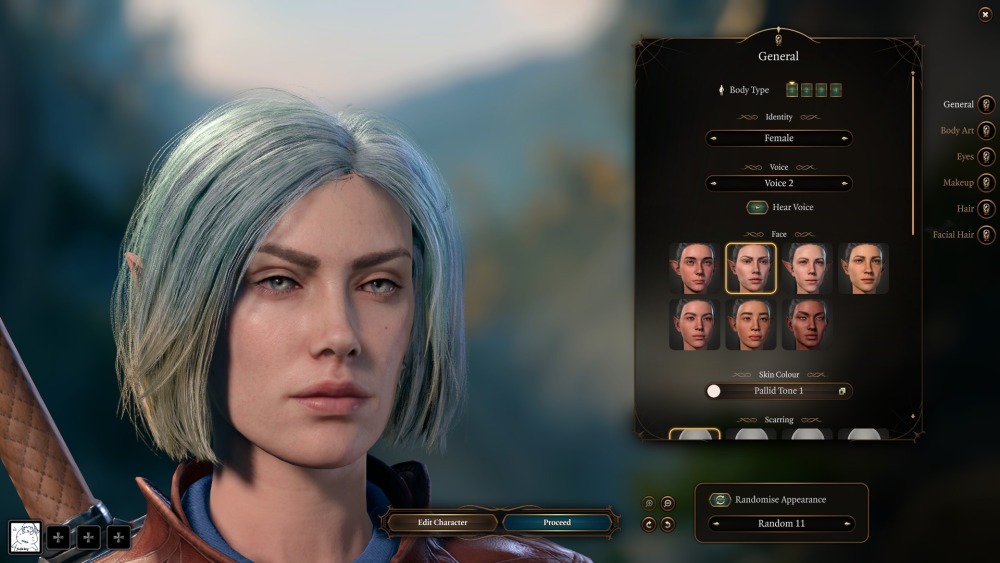
Task: Switch to the previous Voice option
Action: (713, 183)
